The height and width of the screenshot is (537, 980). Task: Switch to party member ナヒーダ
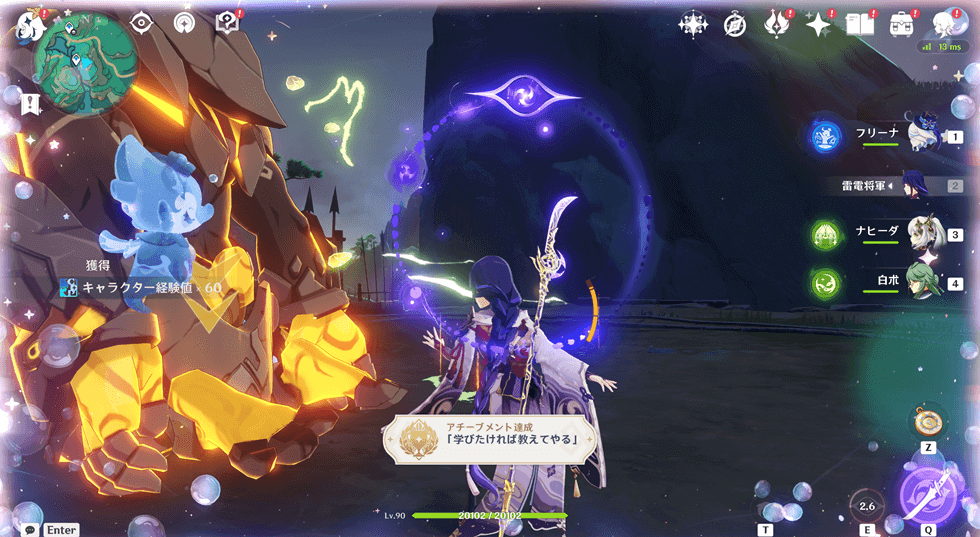[x=925, y=234]
